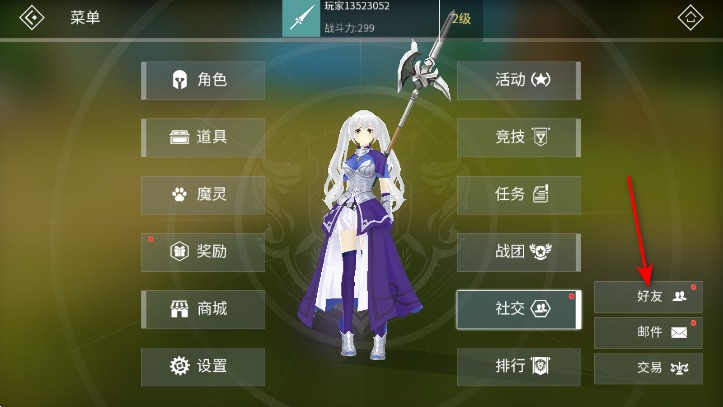Open 设置 settings
This screenshot has height=407, width=723.
point(203,366)
